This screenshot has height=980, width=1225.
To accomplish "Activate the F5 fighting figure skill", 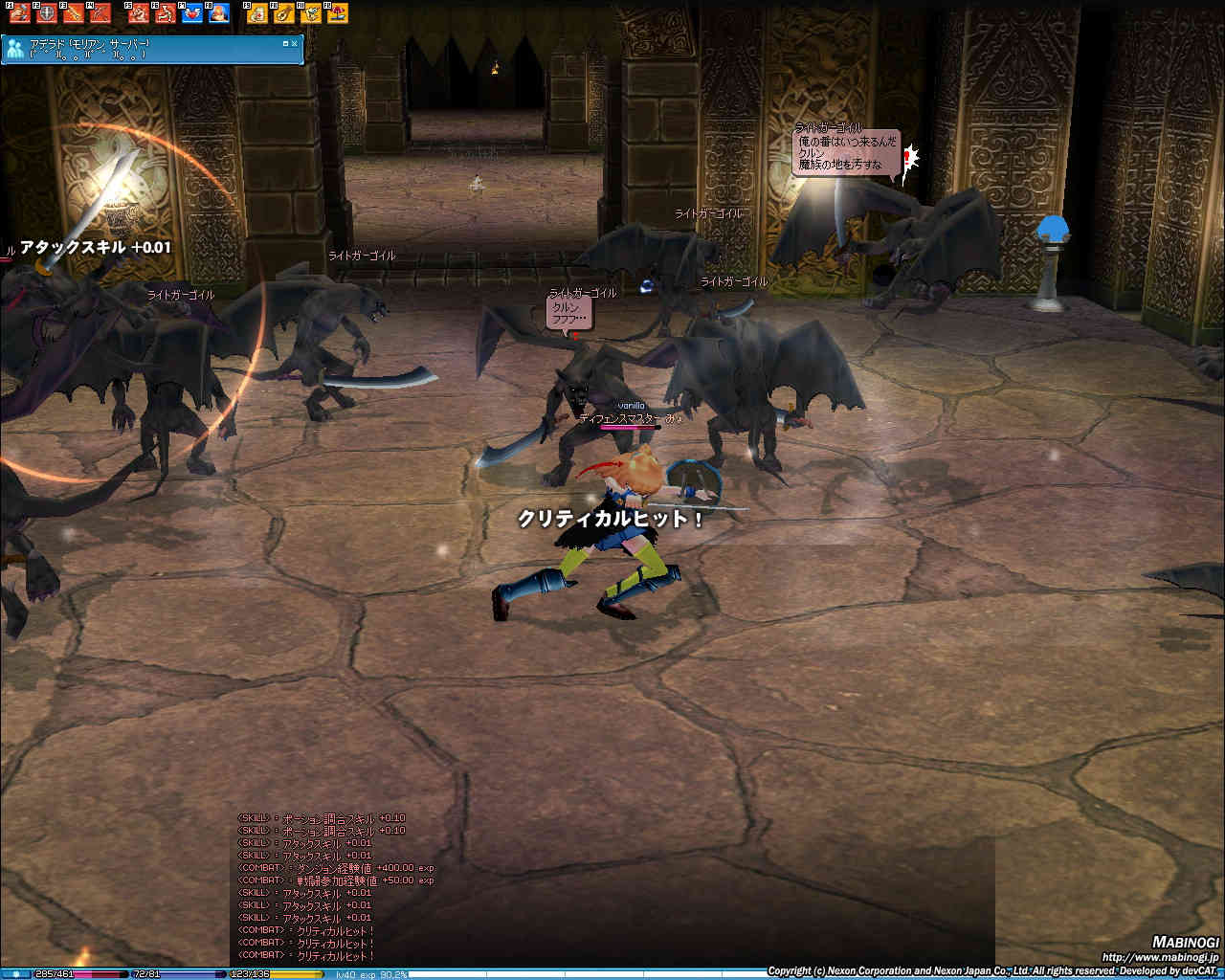I will 139,13.
